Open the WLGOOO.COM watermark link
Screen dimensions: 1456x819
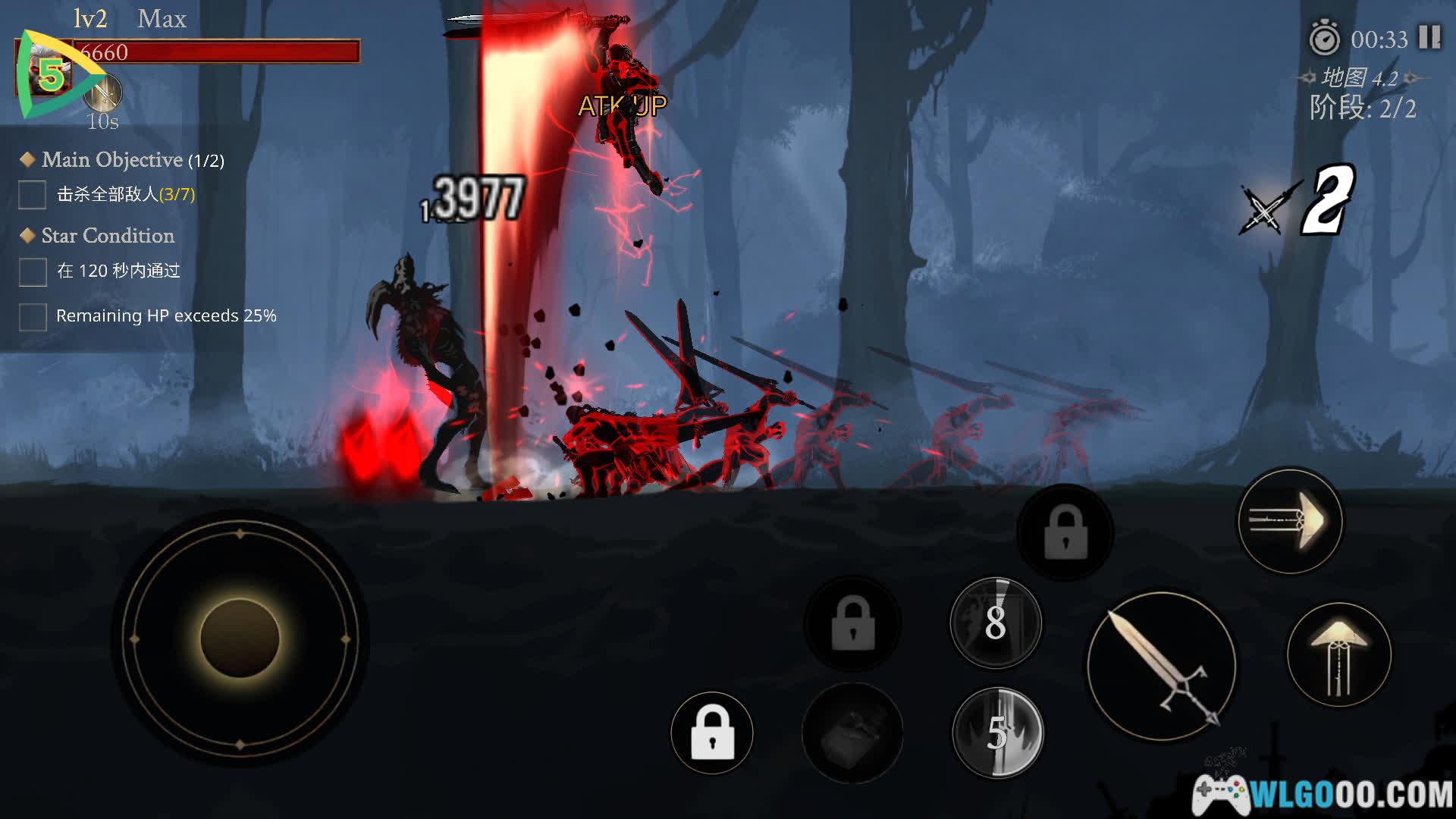click(1323, 794)
